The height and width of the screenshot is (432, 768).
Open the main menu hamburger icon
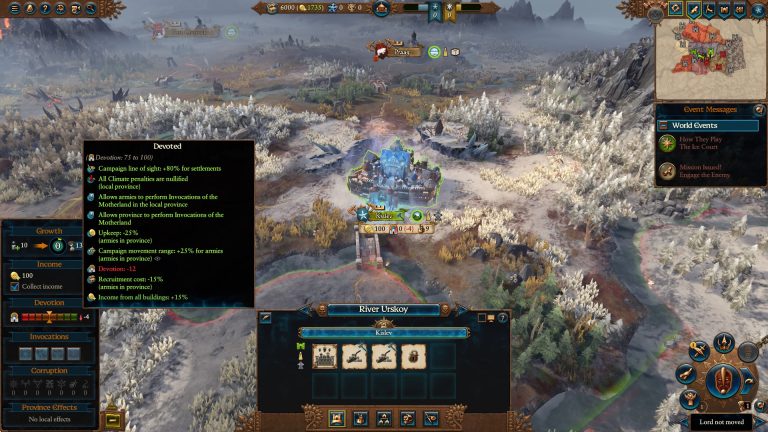14,8
